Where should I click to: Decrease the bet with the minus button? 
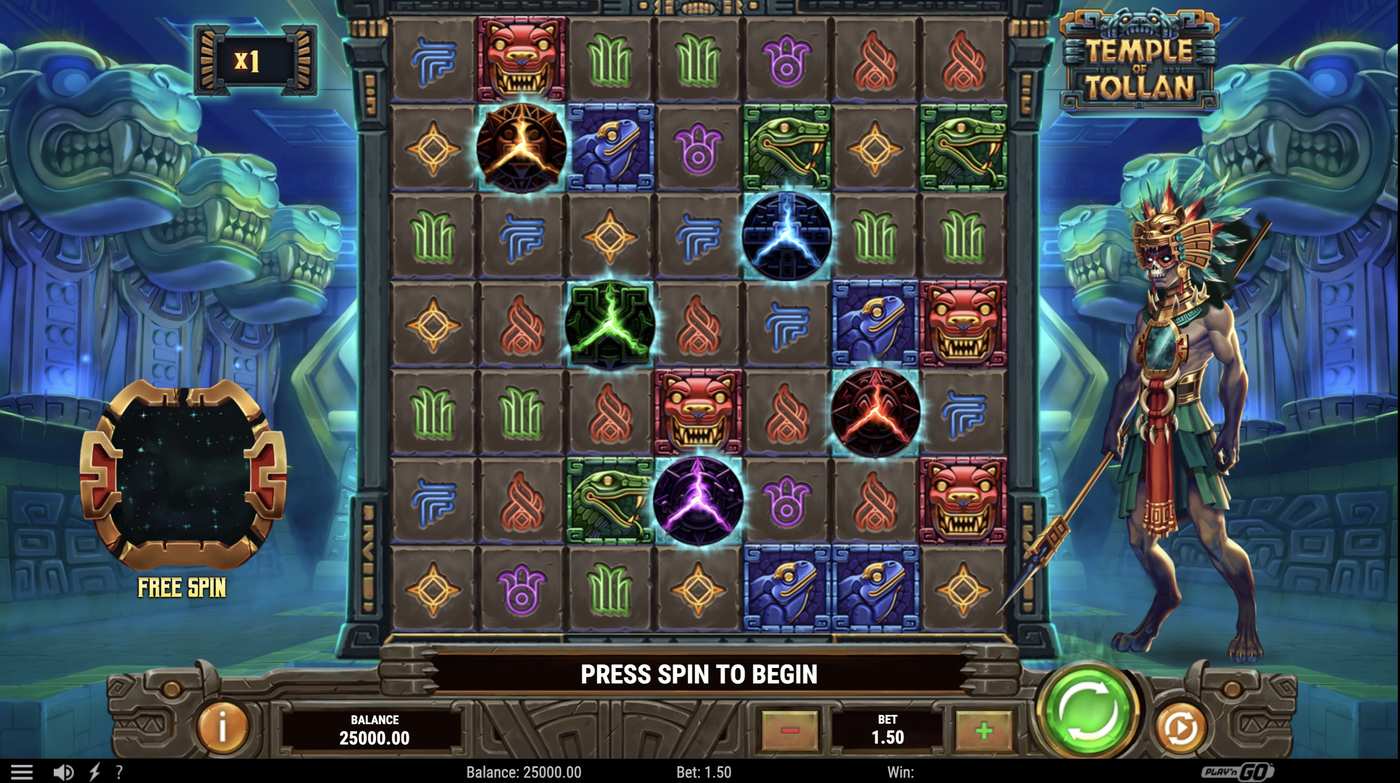(789, 729)
